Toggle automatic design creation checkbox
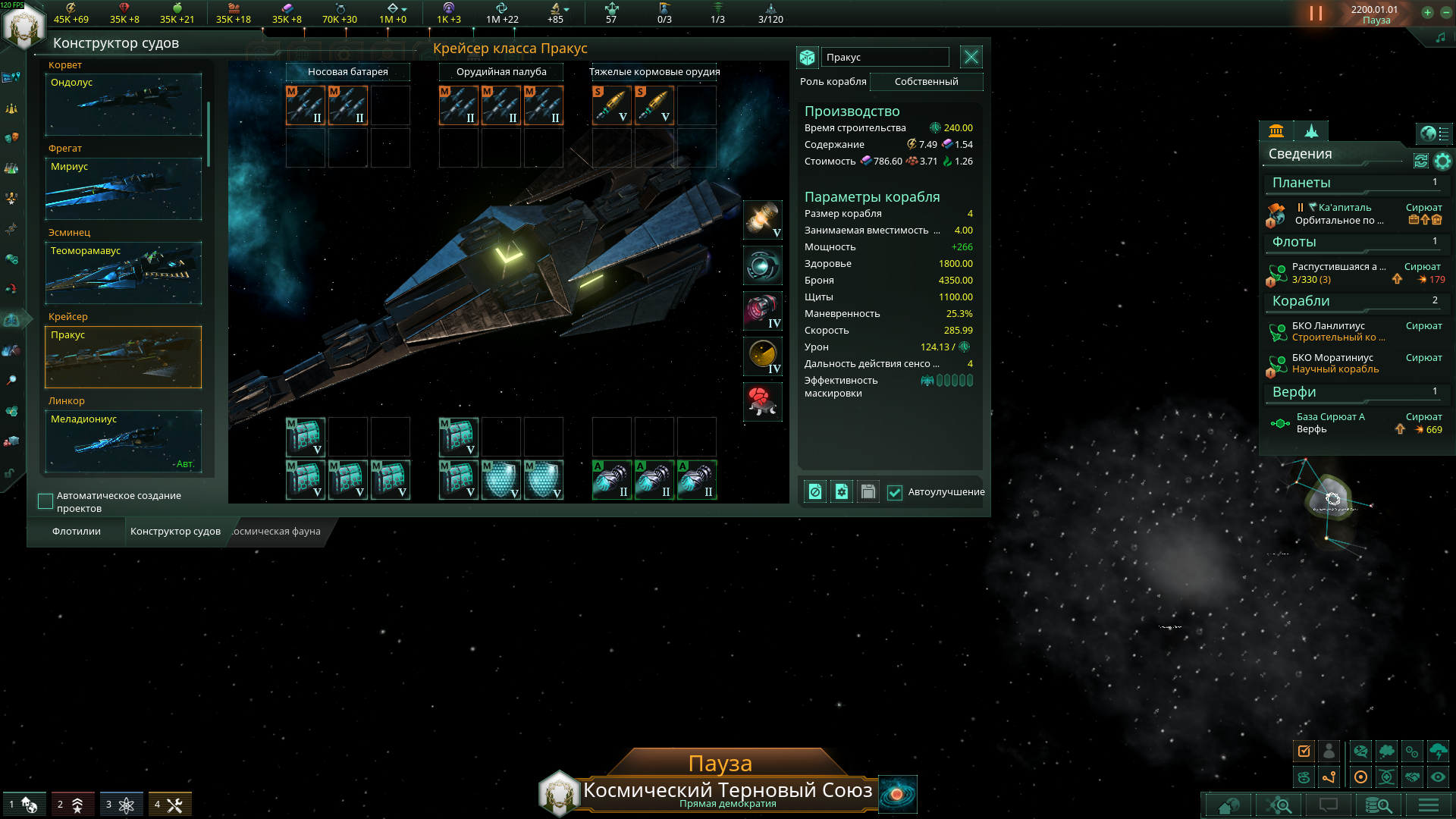 click(45, 501)
